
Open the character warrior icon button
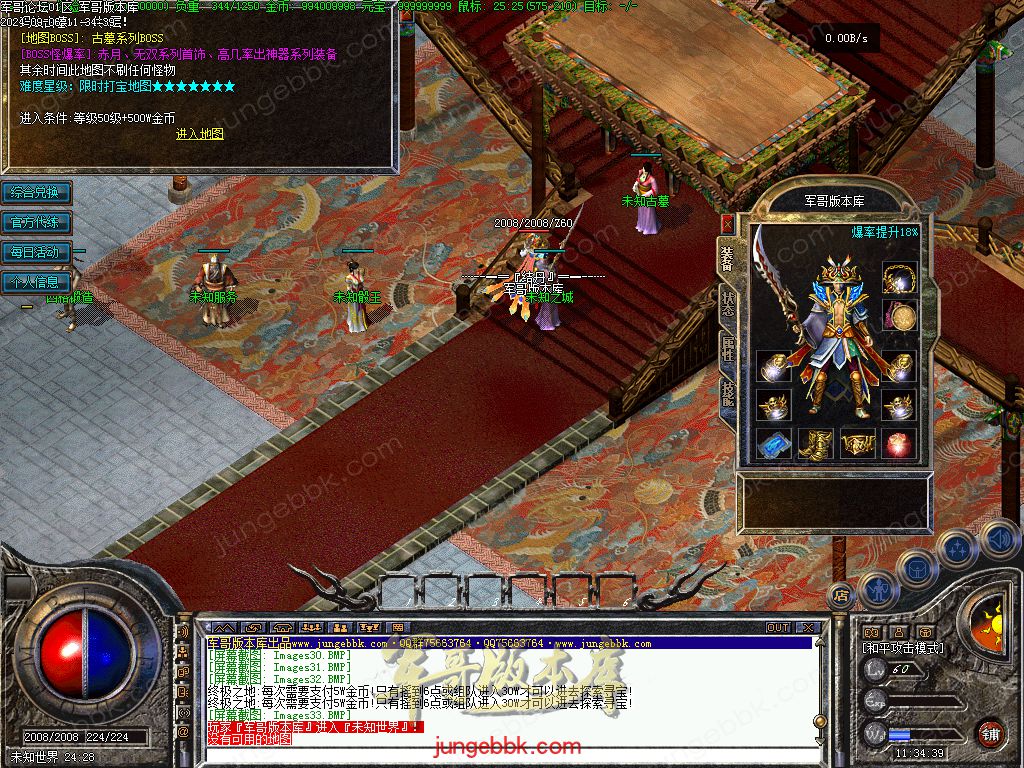pyautogui.click(x=878, y=589)
